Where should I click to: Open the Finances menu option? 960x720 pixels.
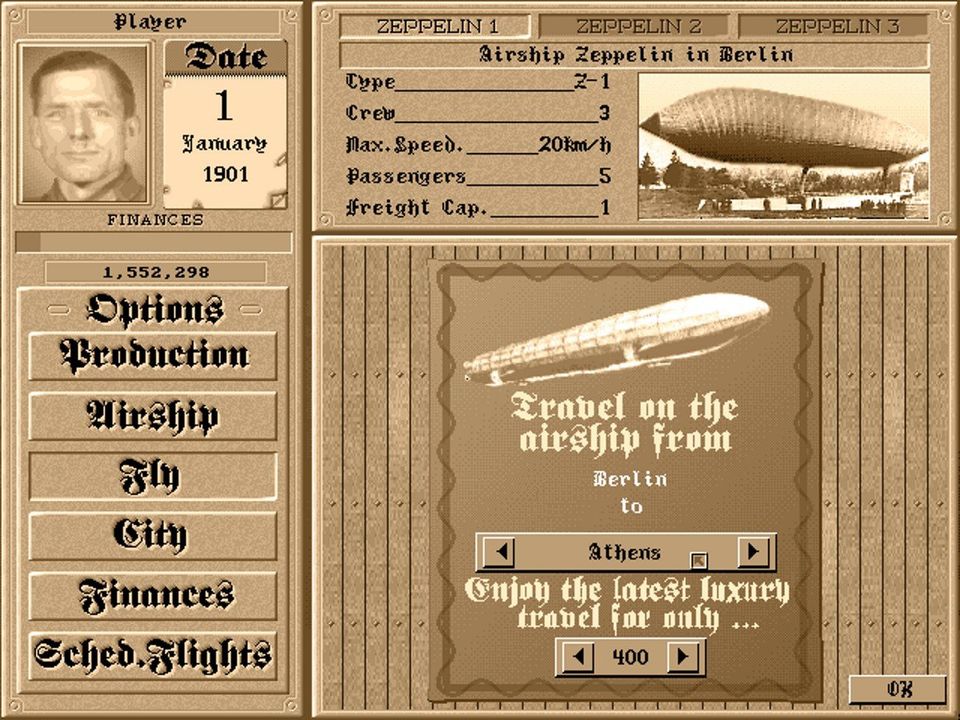[x=153, y=596]
